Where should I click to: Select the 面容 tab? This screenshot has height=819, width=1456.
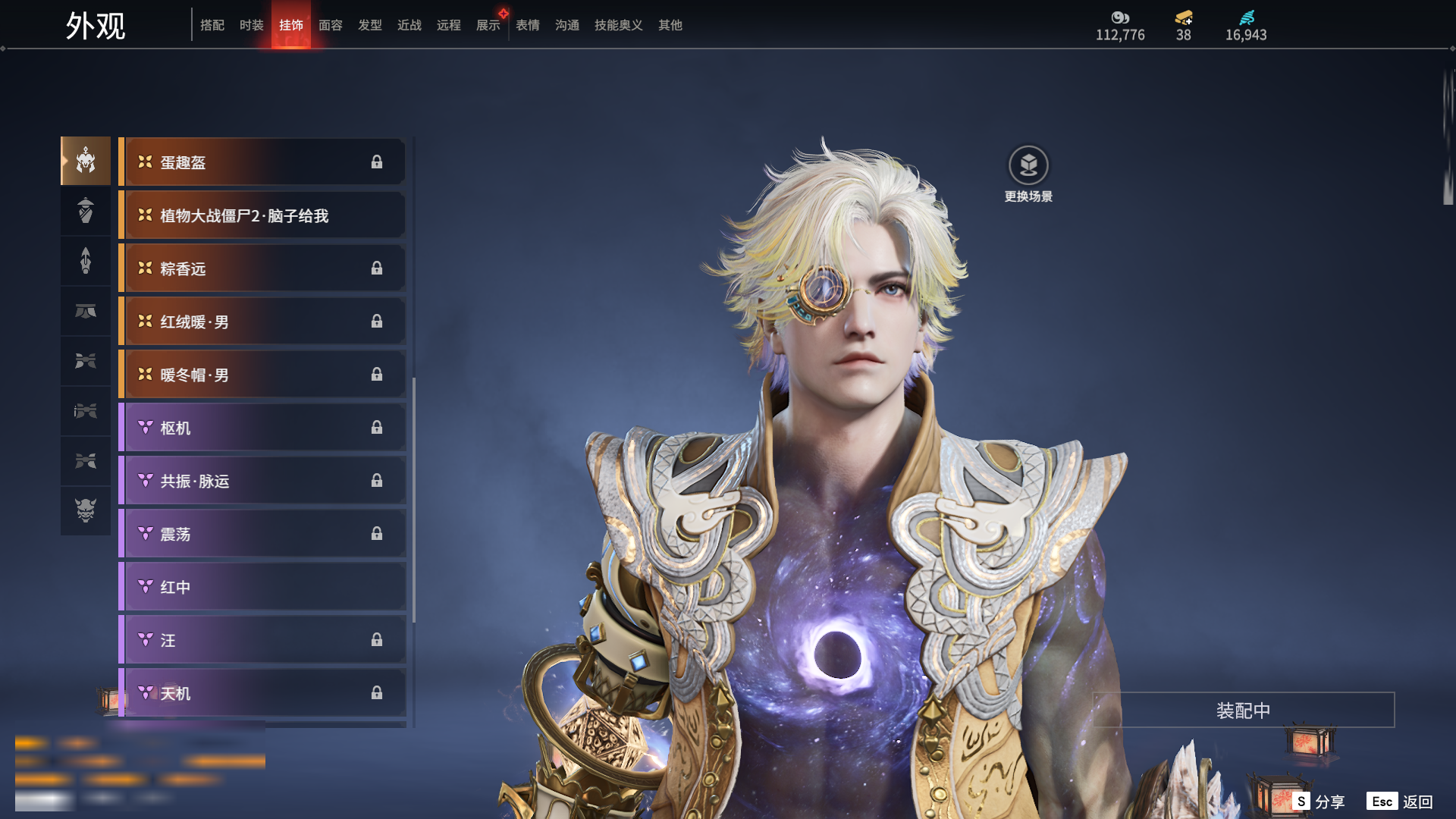tap(331, 25)
